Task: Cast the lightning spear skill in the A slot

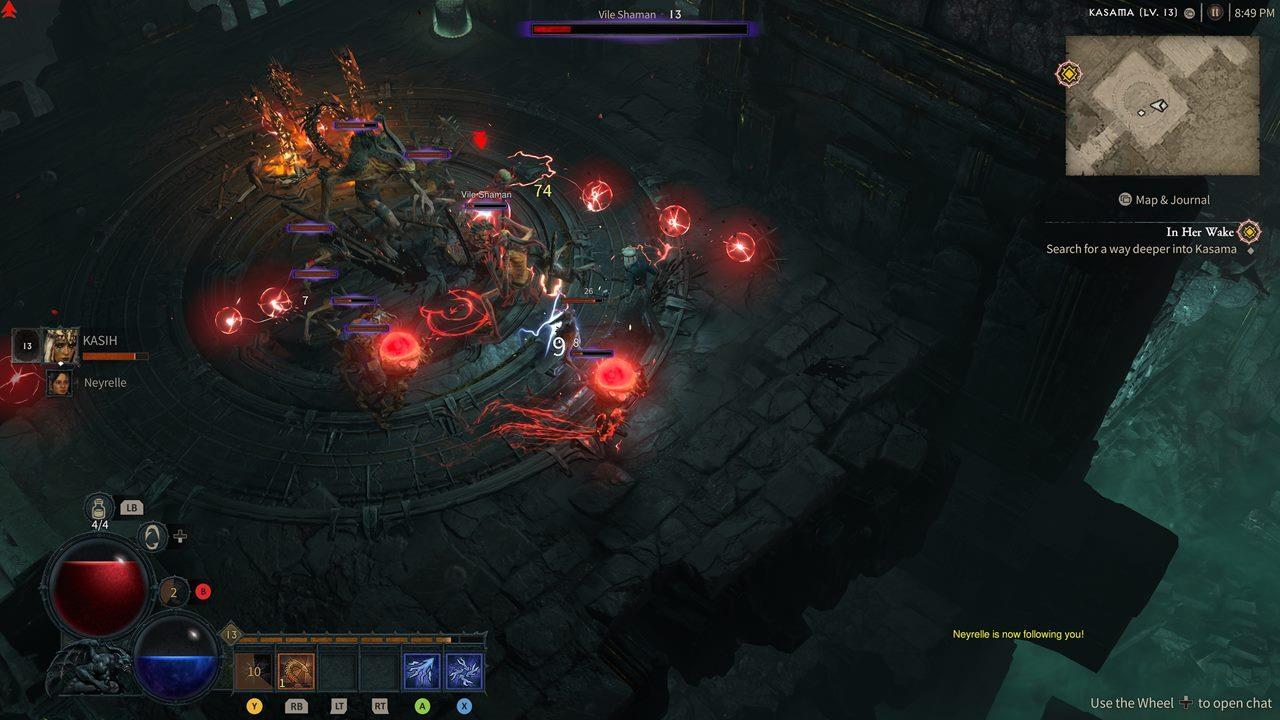Action: click(x=420, y=670)
